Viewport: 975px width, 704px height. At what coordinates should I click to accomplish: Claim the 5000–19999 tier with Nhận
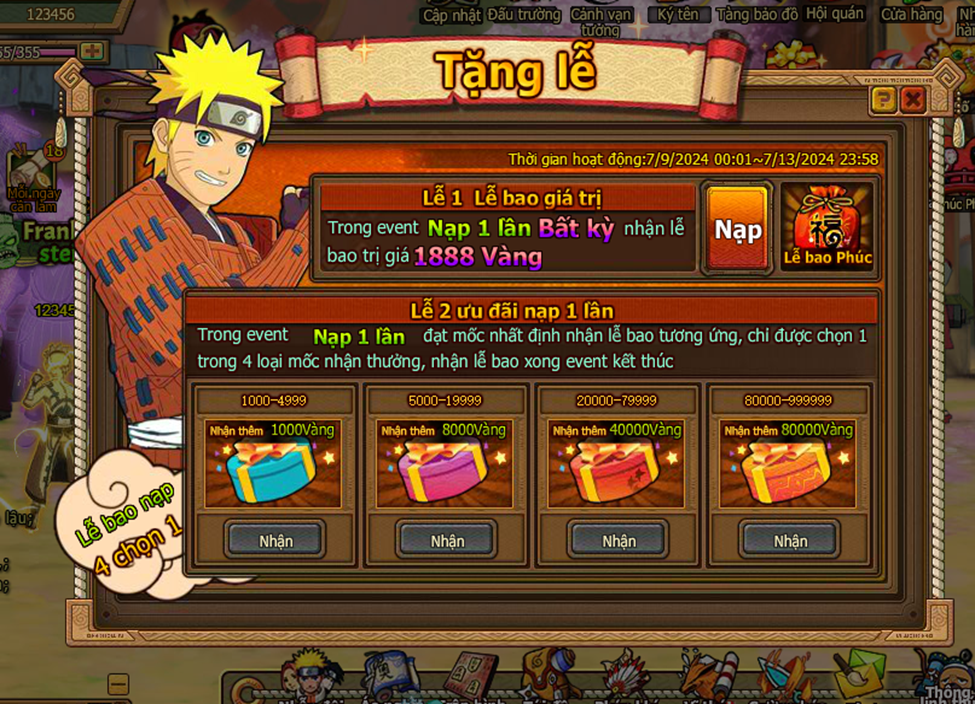(447, 540)
